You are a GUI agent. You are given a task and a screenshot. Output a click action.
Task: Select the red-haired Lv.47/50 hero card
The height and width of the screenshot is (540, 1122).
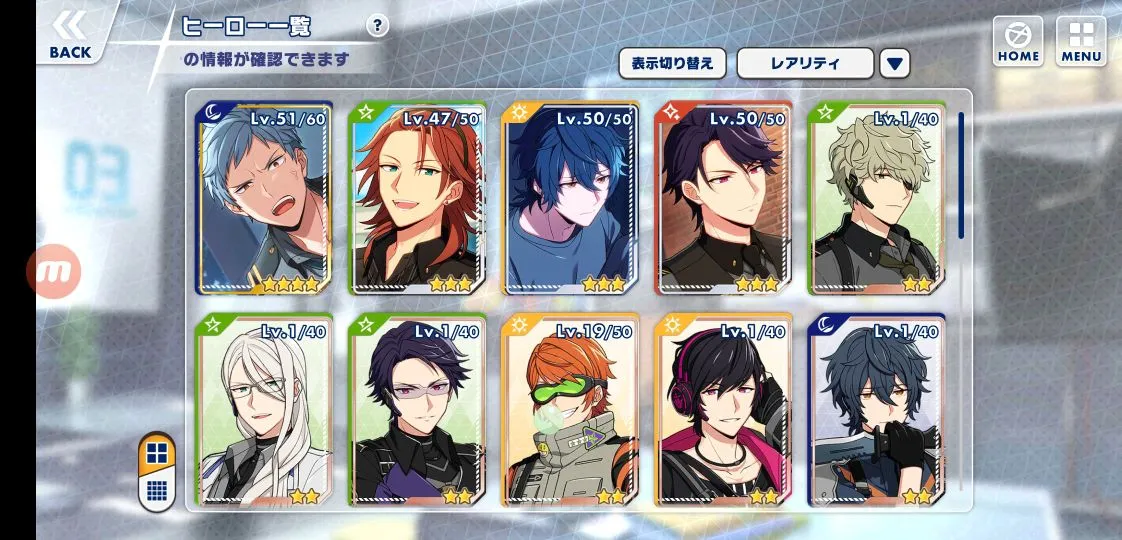pyautogui.click(x=417, y=198)
